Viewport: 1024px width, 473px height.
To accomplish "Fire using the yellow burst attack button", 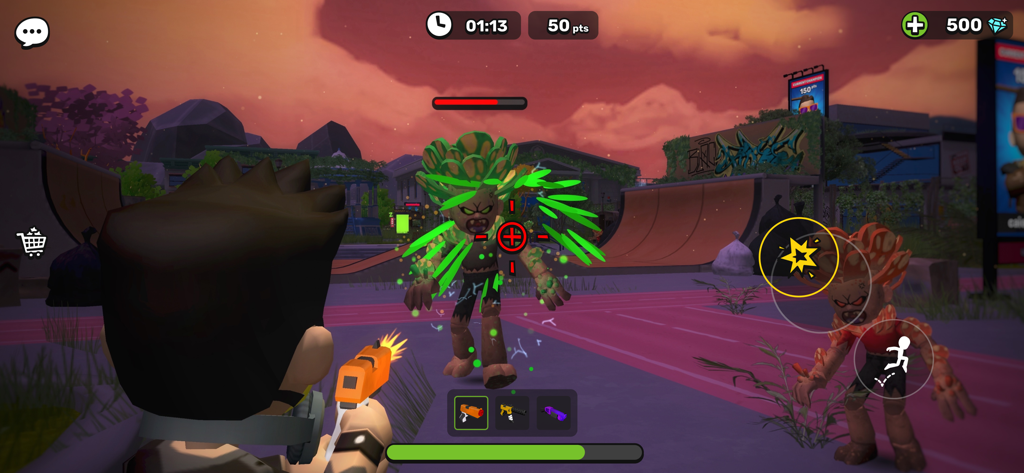I will 798,257.
